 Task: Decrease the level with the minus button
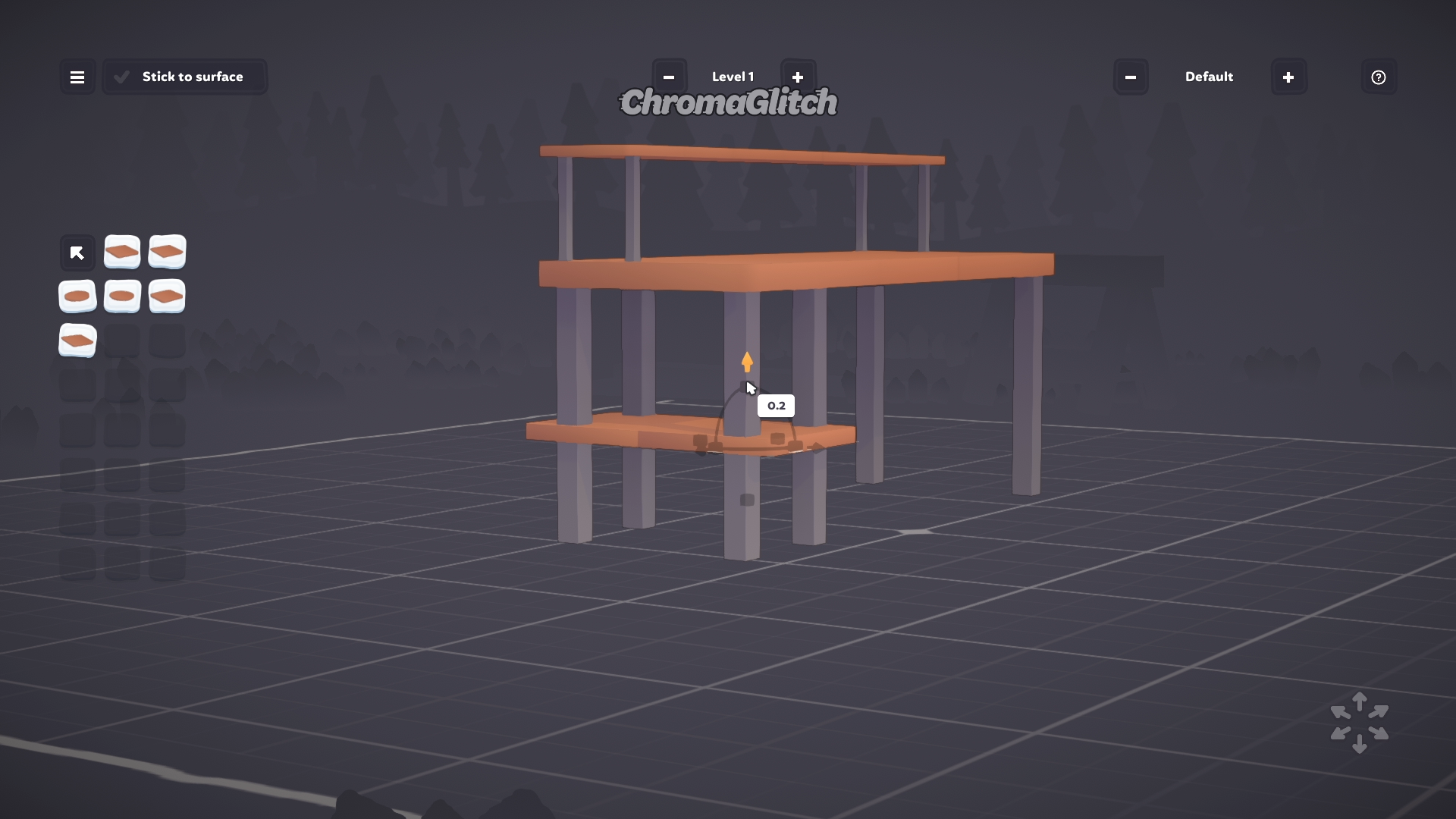pos(670,77)
